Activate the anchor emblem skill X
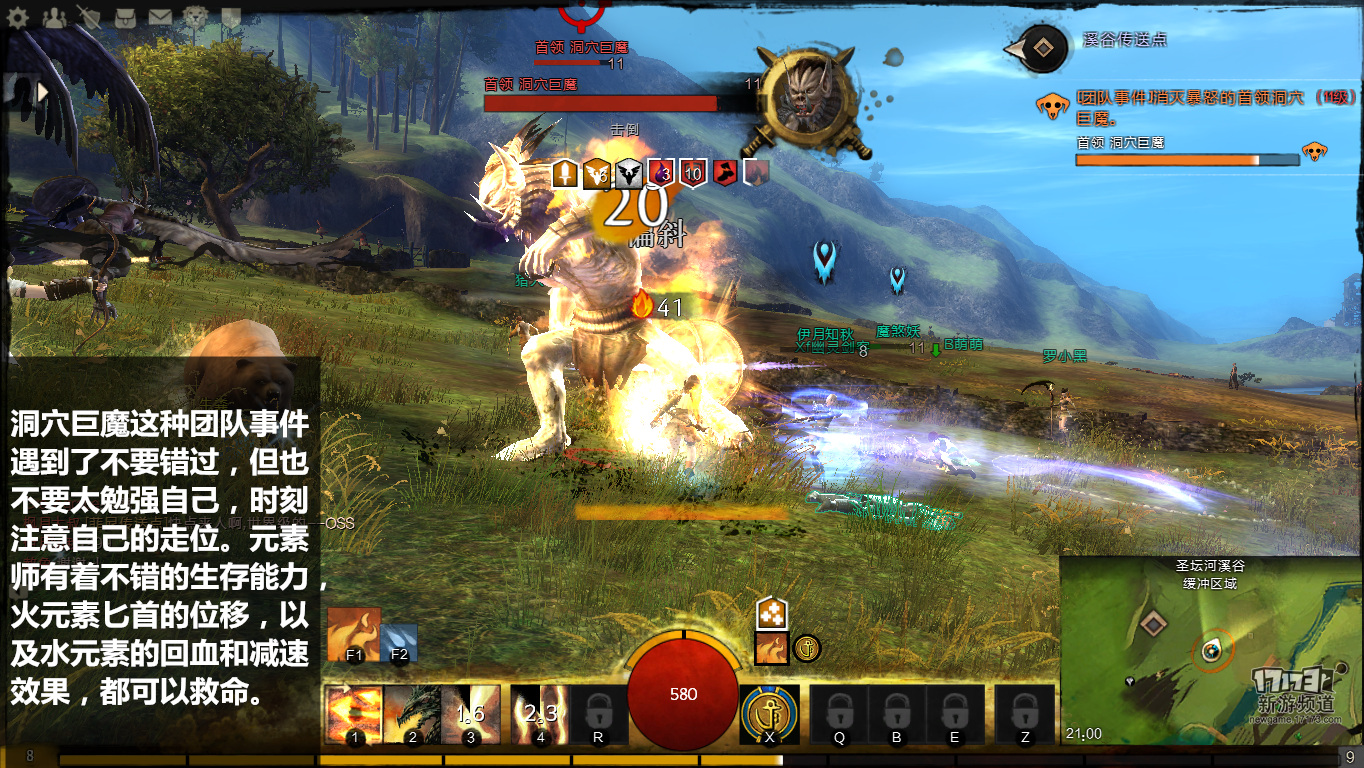The image size is (1364, 768). click(769, 714)
